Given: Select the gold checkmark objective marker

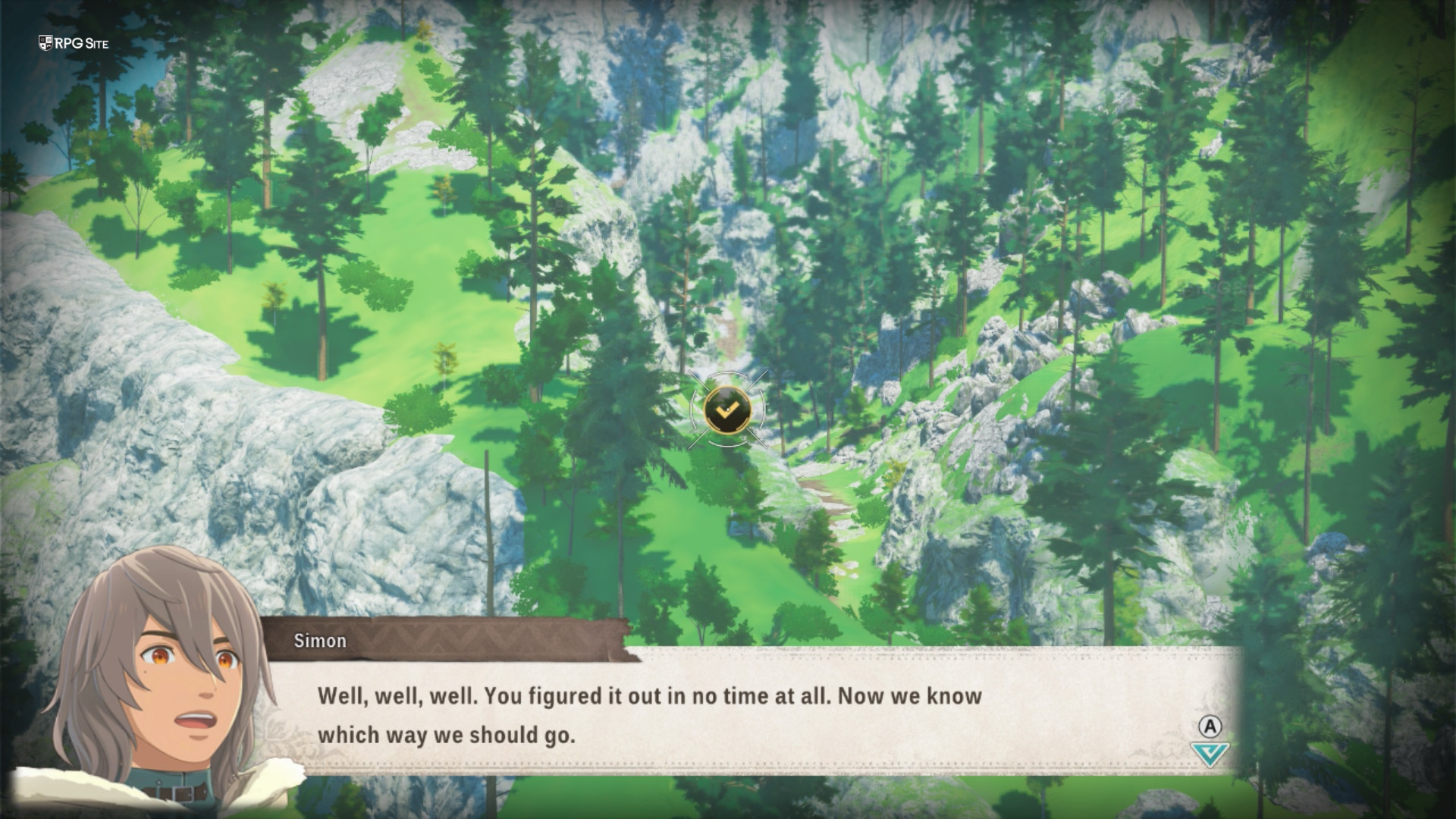Looking at the screenshot, I should click(x=727, y=409).
